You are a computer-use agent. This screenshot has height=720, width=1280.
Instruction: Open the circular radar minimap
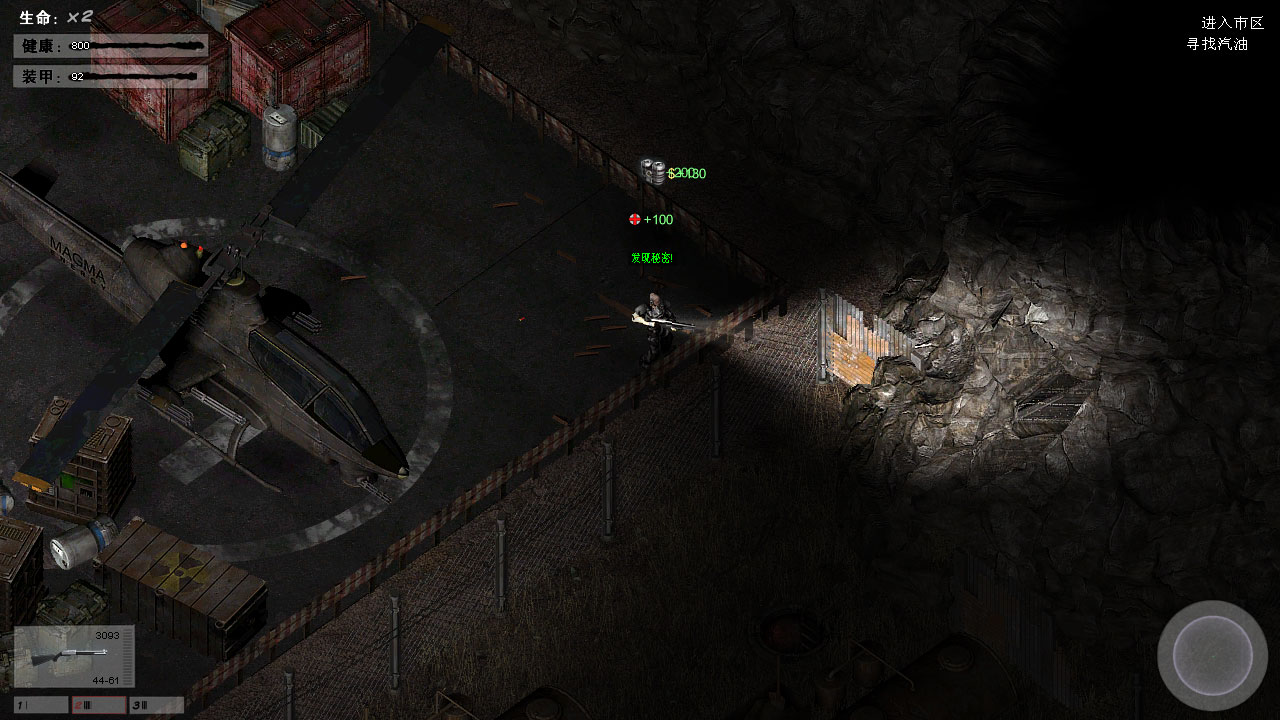pos(1212,655)
